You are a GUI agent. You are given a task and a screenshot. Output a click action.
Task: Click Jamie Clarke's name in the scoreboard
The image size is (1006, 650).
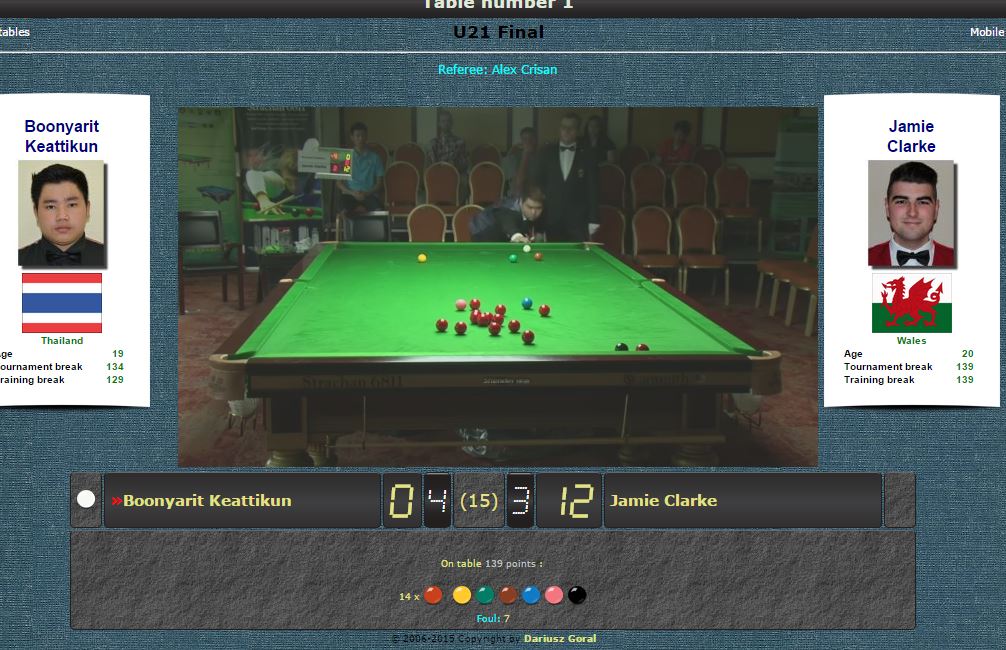click(x=664, y=500)
